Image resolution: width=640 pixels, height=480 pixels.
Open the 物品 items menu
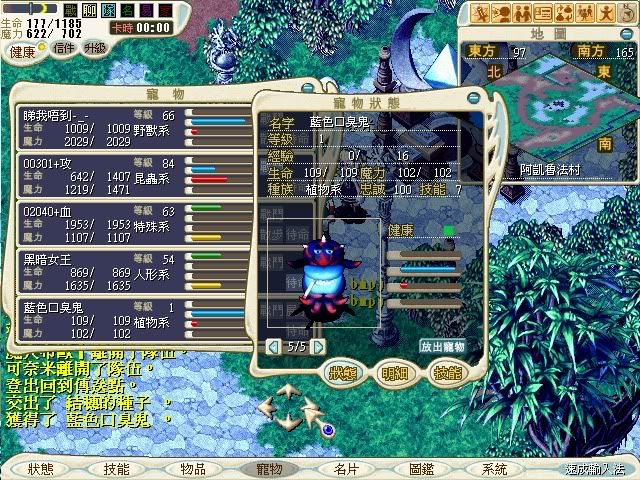click(193, 468)
